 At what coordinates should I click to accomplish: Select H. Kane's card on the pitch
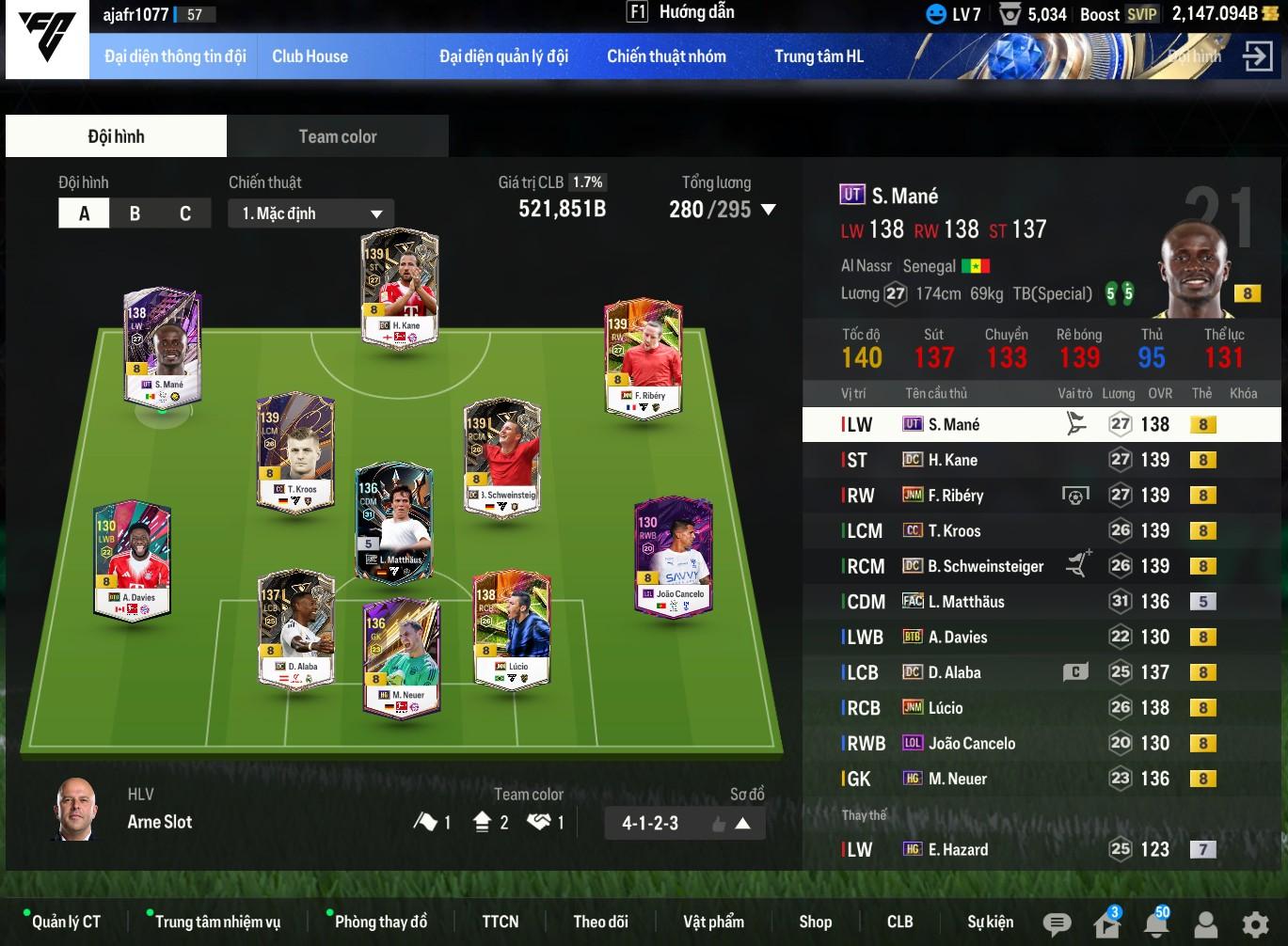pyautogui.click(x=400, y=287)
